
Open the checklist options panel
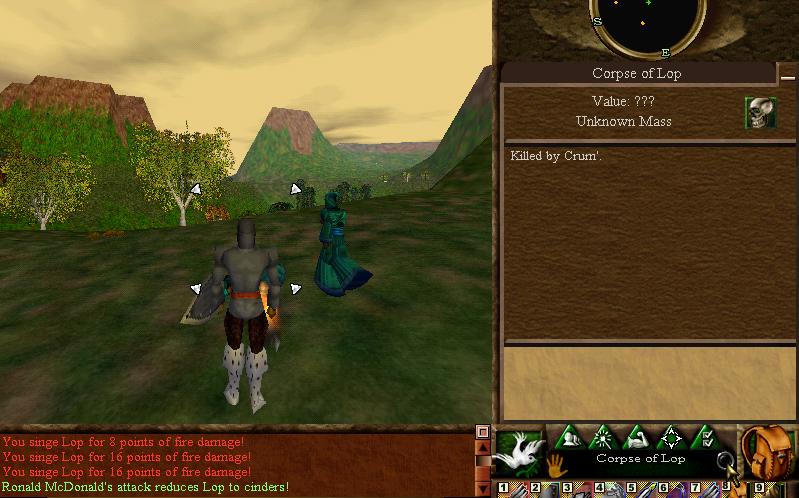pyautogui.click(x=706, y=438)
